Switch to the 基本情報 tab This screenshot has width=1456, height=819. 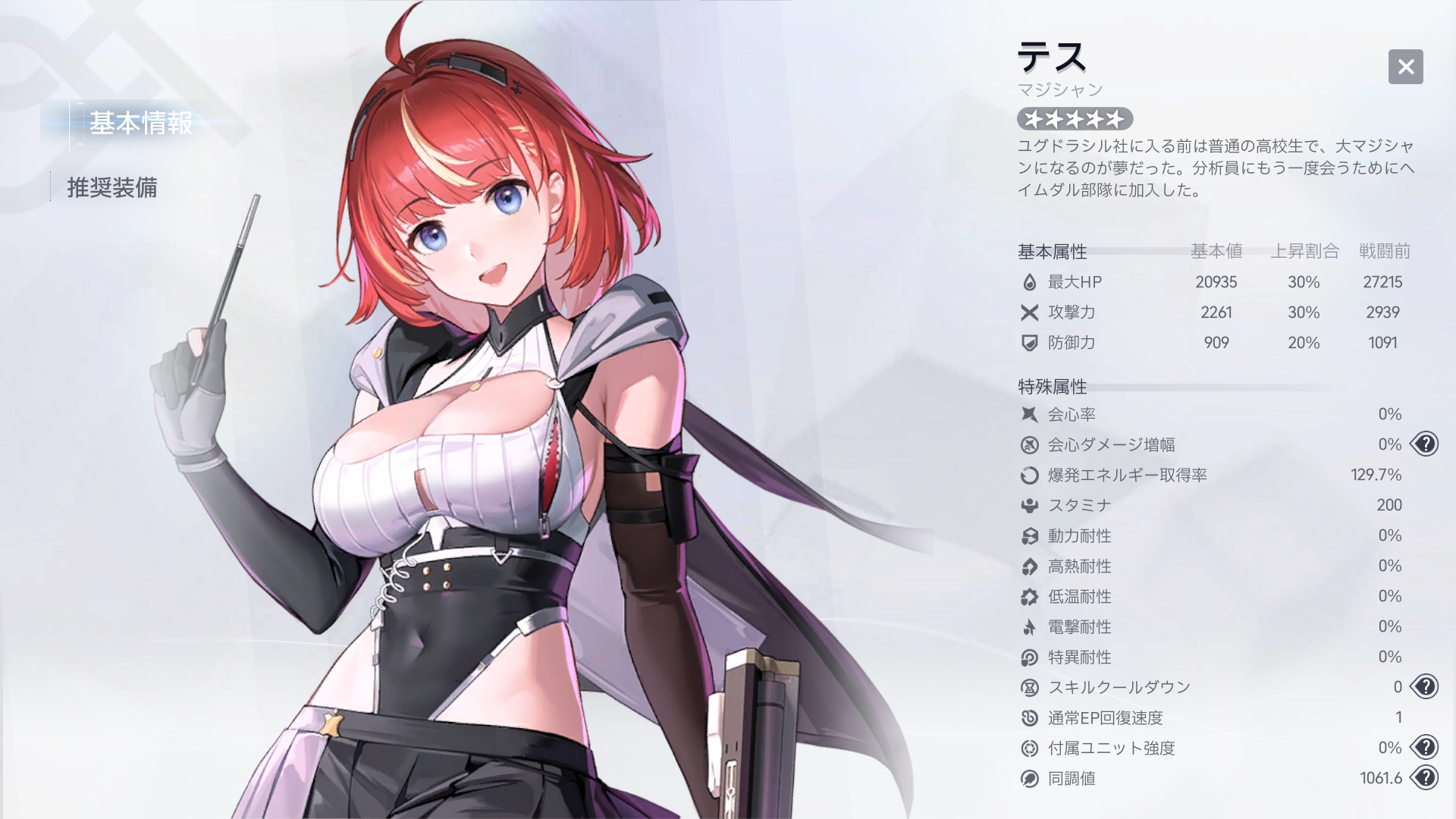141,123
